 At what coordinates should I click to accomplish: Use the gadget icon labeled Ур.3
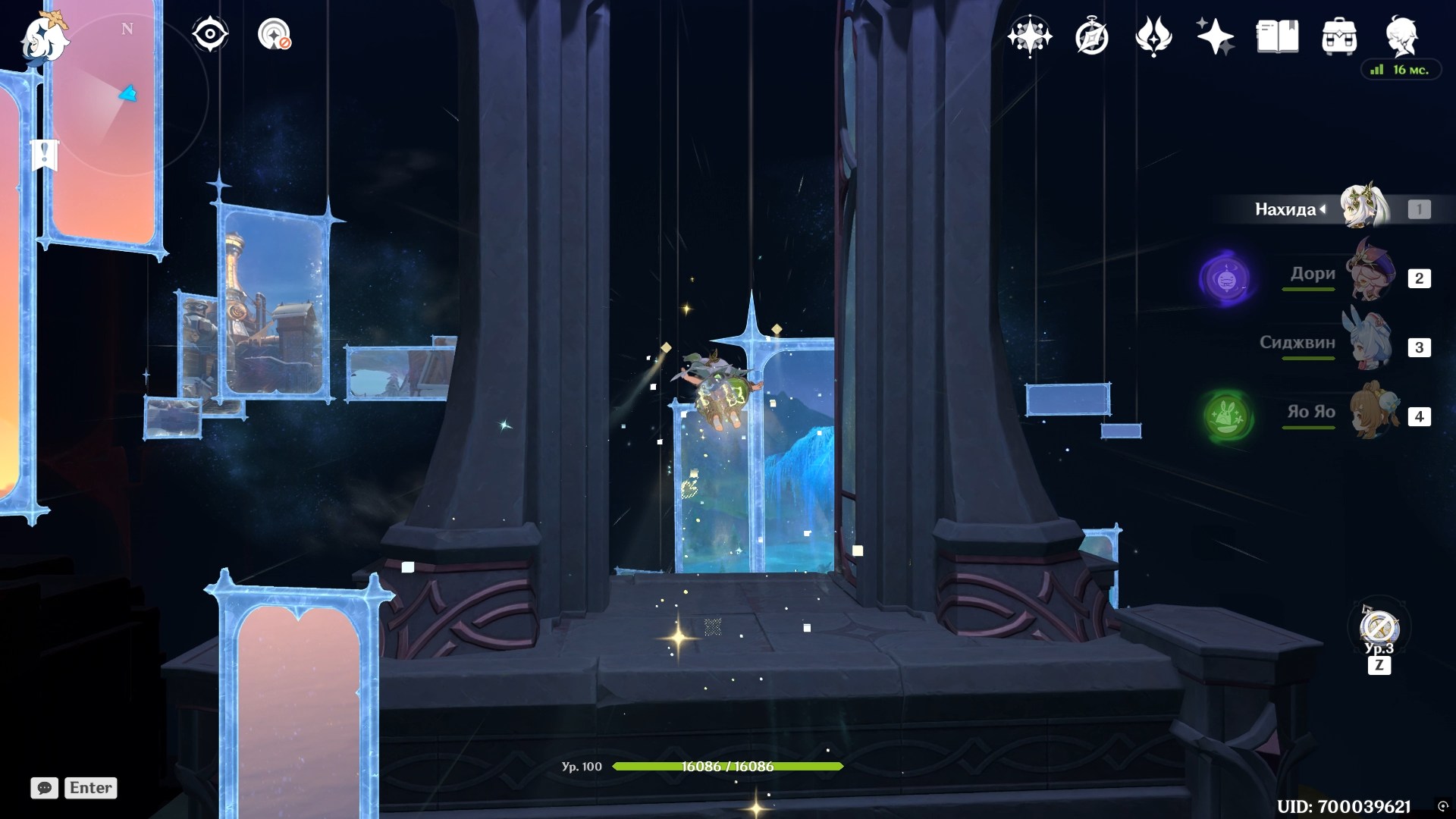[1379, 628]
